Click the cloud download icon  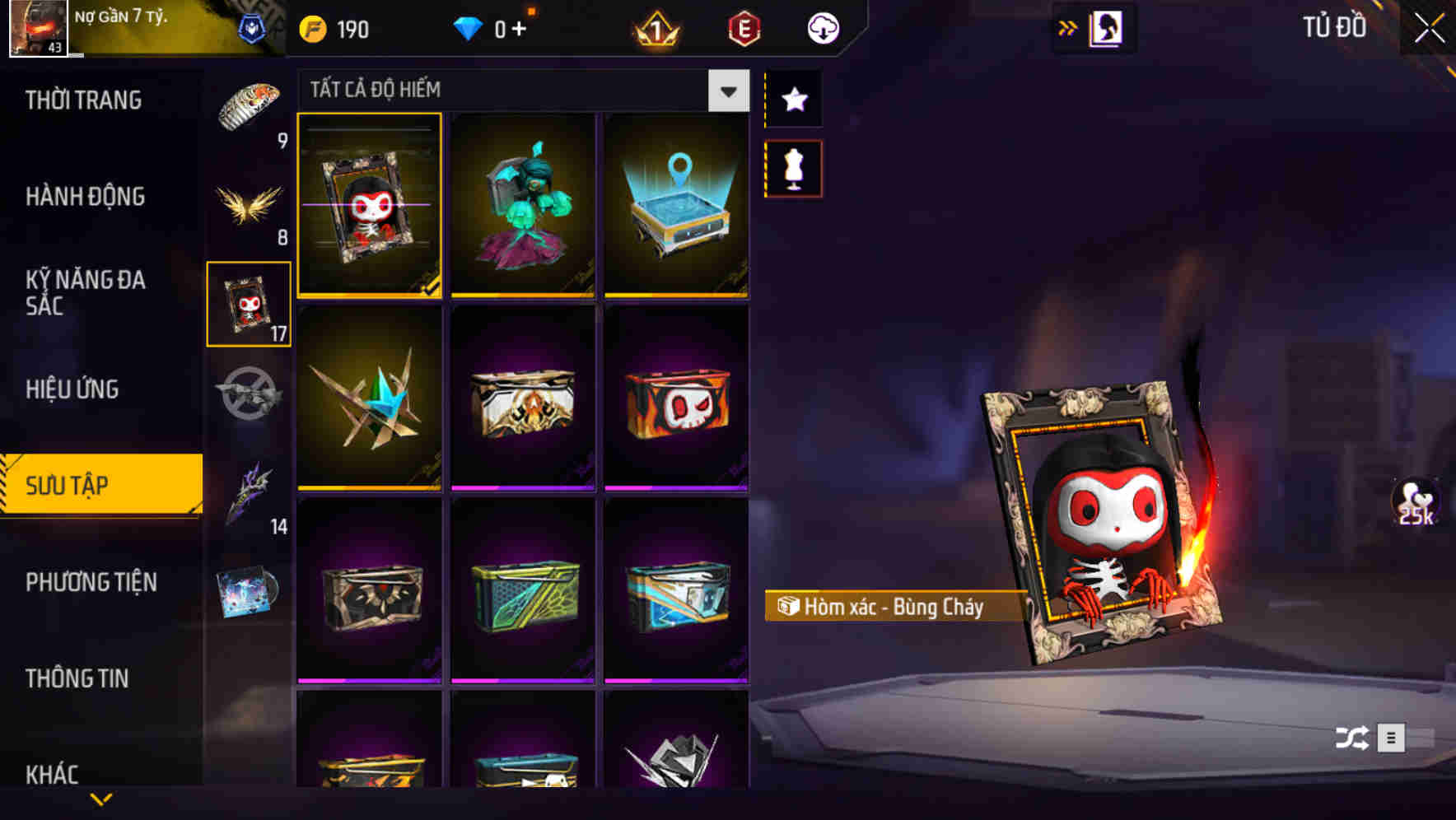click(x=820, y=27)
